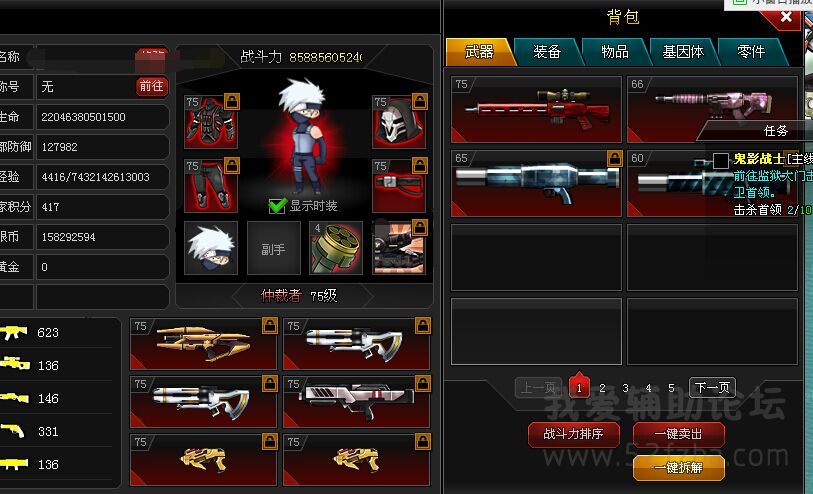The width and height of the screenshot is (813, 494).
Task: Go to the 下一页 page
Action: click(712, 388)
